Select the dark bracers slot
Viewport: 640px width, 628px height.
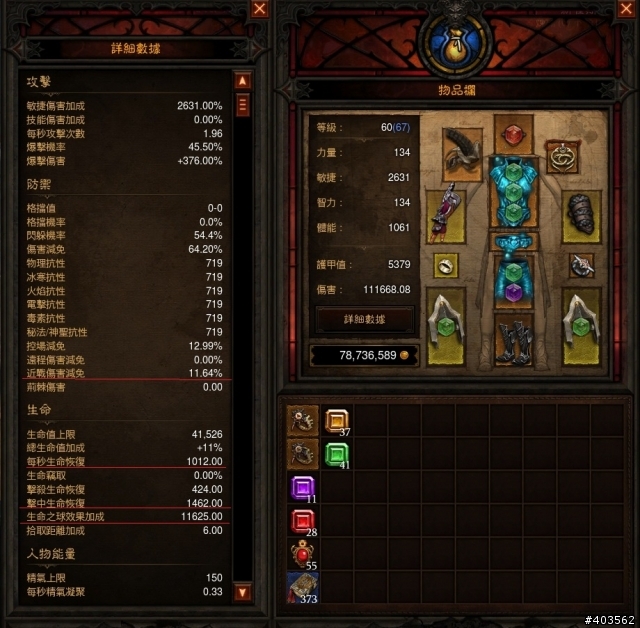[580, 213]
